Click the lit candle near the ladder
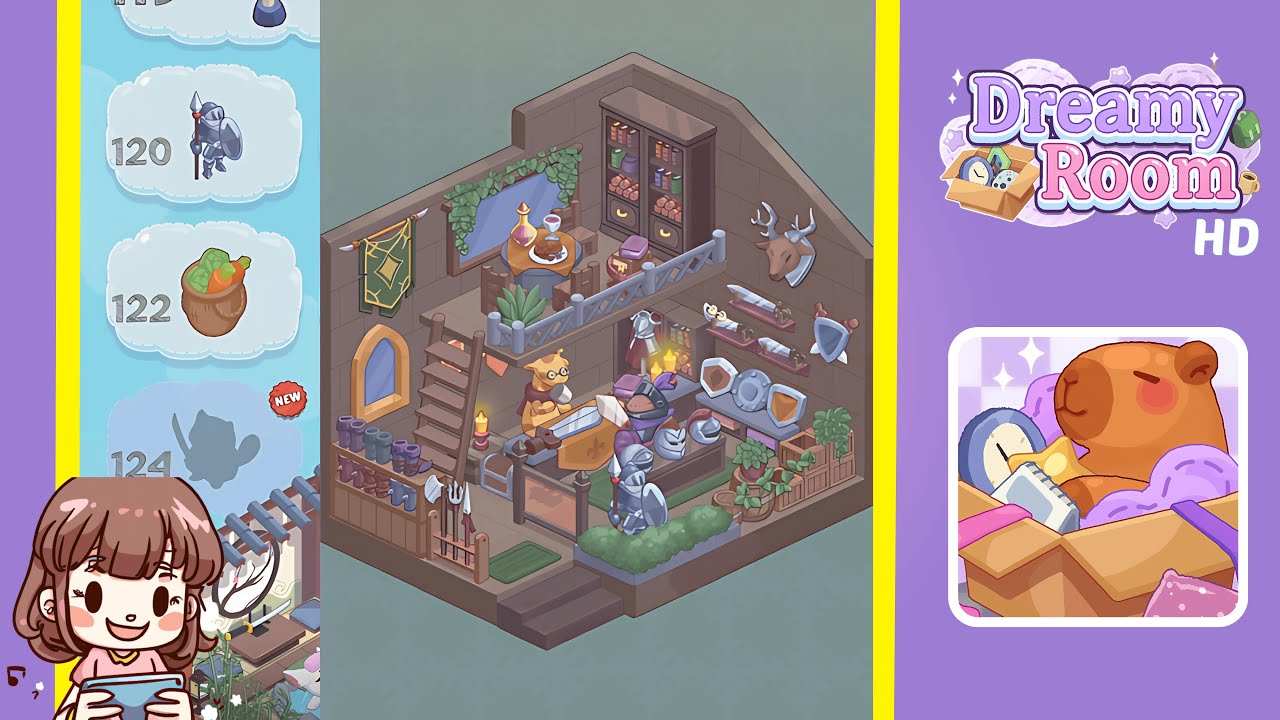Screen dimensions: 1280x720 point(481,428)
